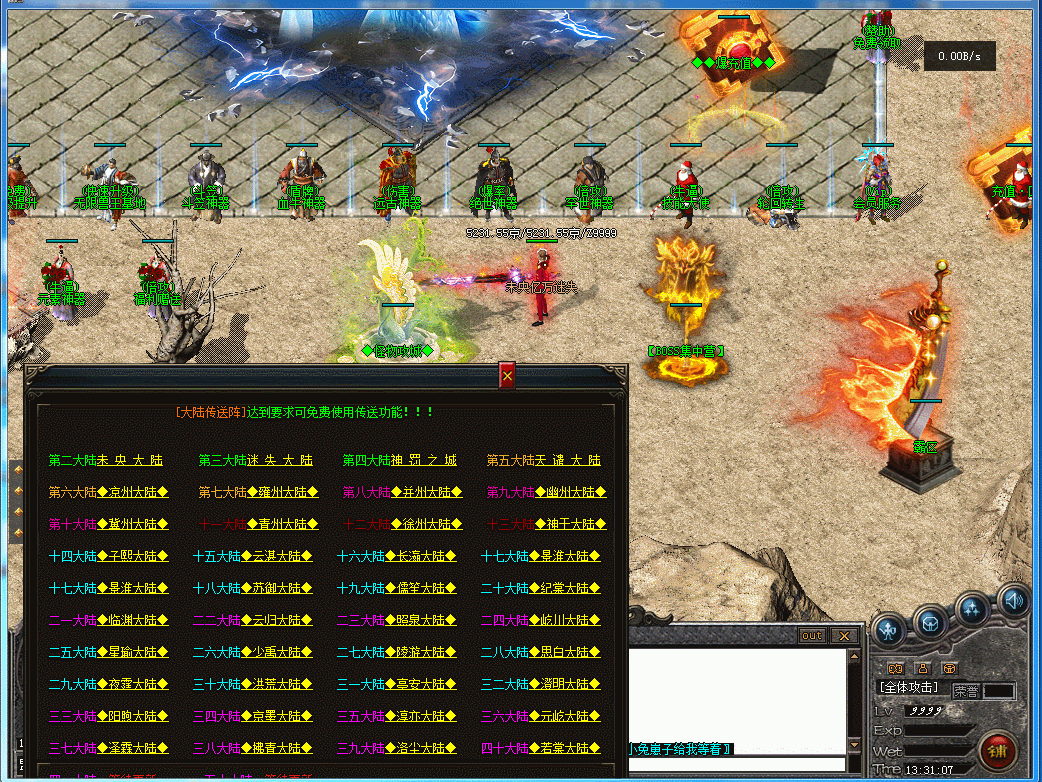Click the chat panel's out button
The height and width of the screenshot is (782, 1042).
tap(811, 636)
